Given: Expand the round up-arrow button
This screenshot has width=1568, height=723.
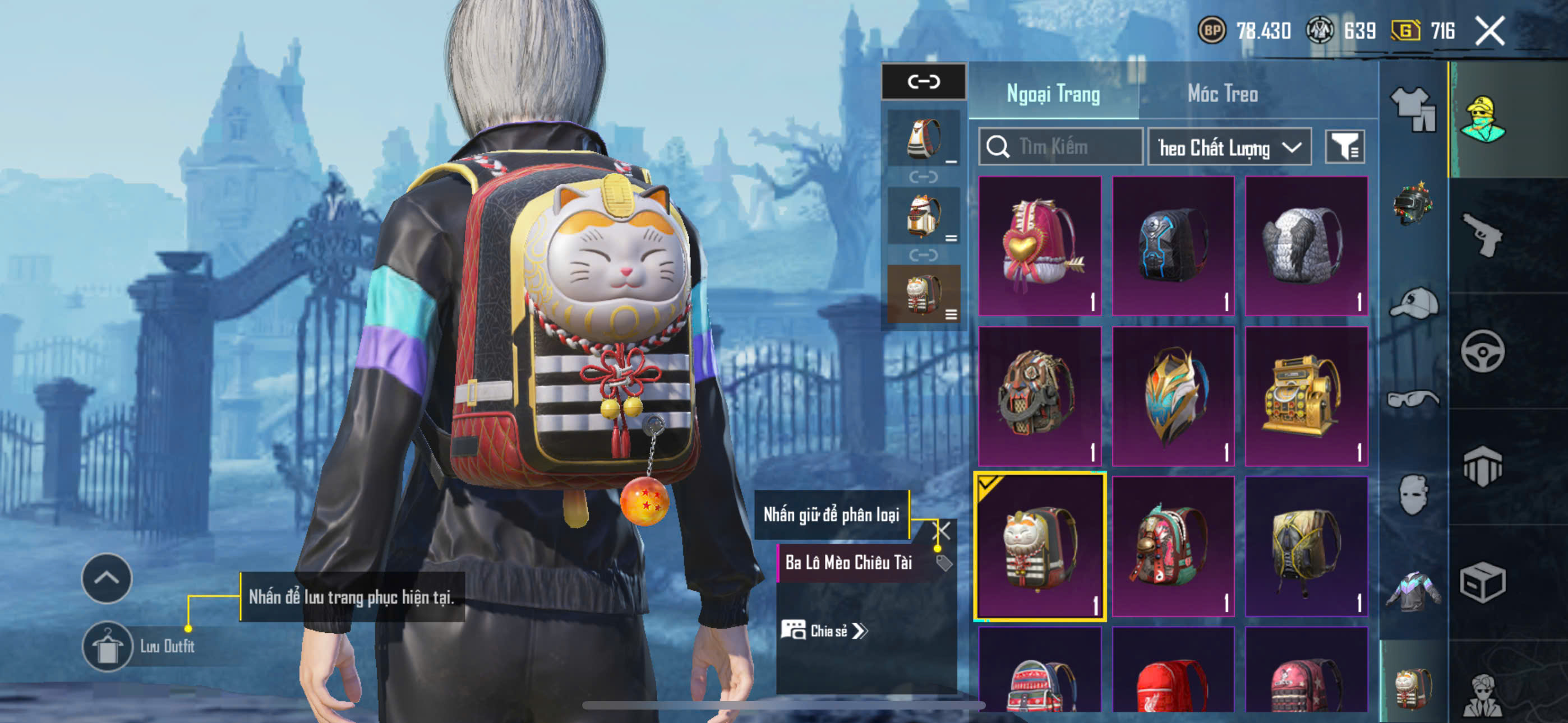Looking at the screenshot, I should click(107, 578).
